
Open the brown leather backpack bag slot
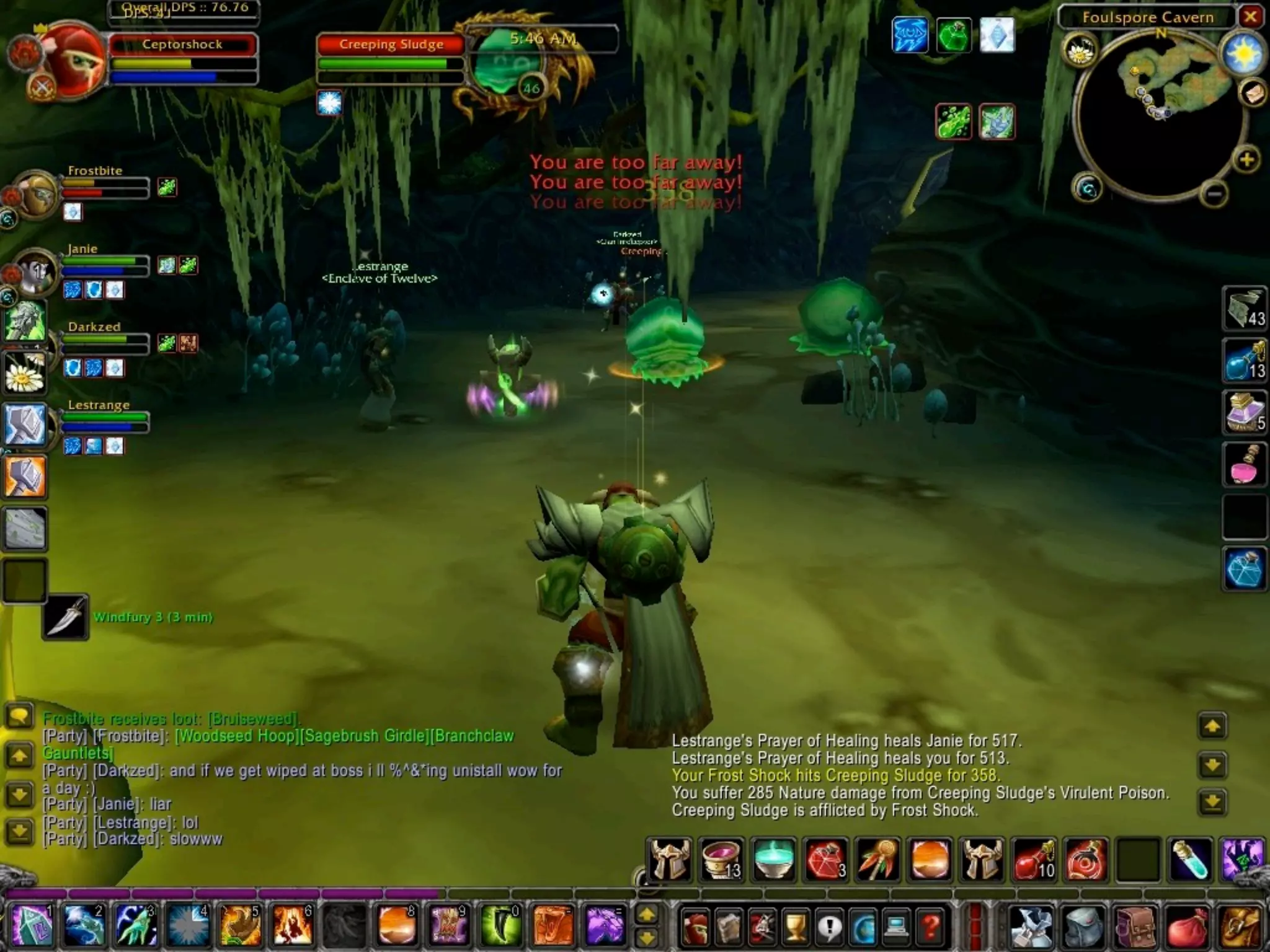coord(1134,927)
